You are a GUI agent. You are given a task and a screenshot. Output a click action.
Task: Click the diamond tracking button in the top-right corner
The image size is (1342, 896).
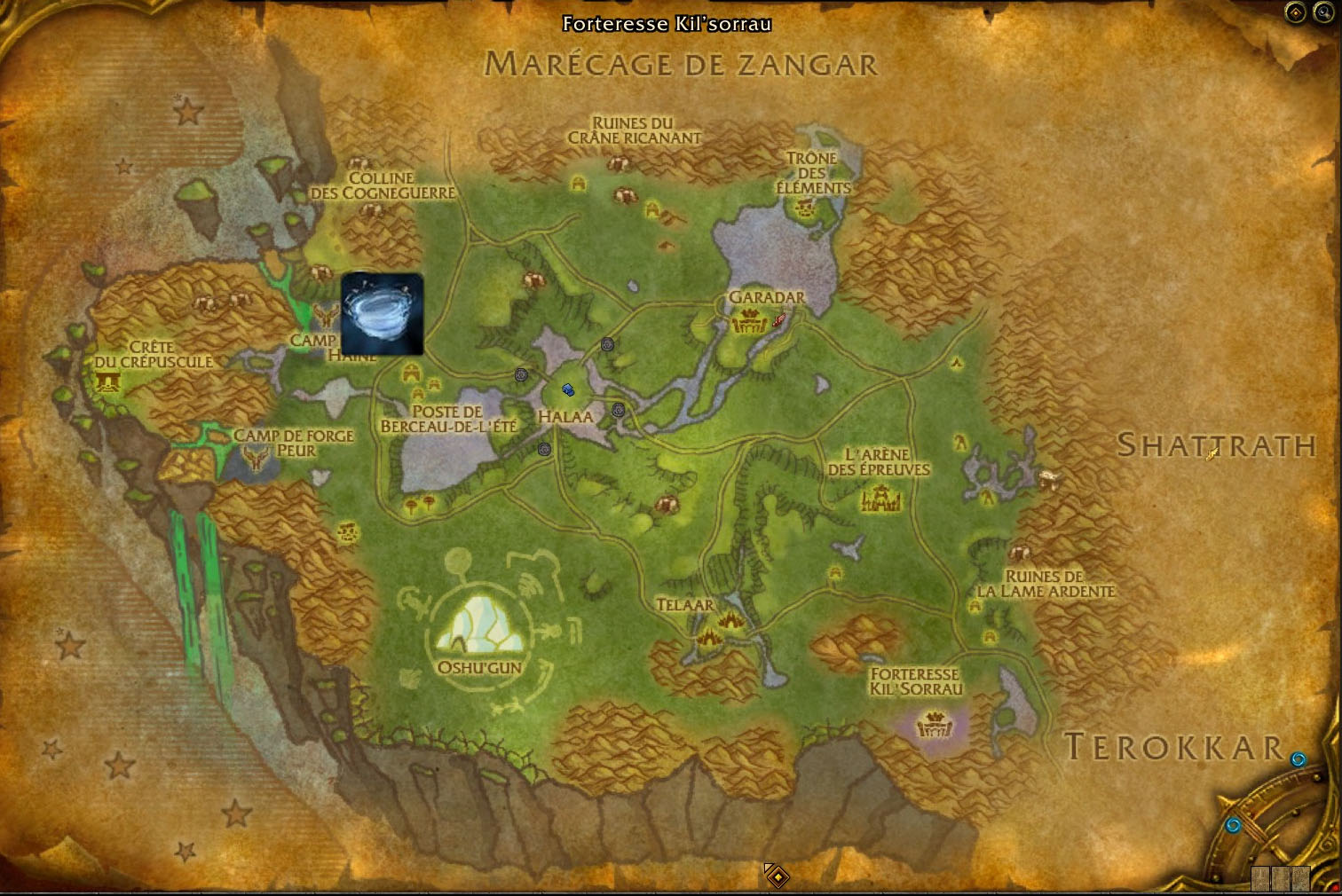click(x=1295, y=12)
